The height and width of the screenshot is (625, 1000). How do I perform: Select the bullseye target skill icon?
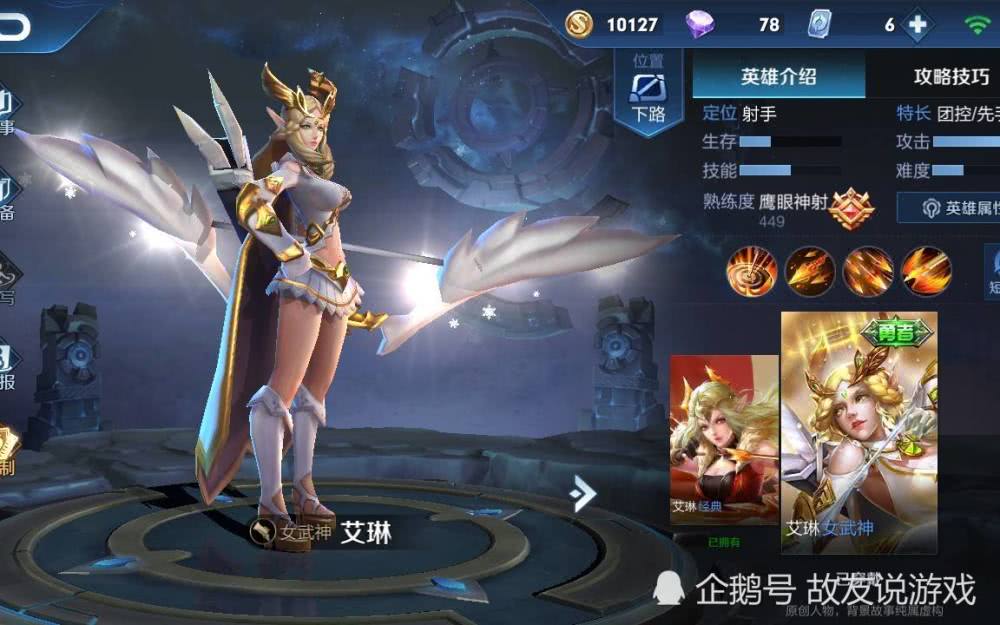(751, 270)
